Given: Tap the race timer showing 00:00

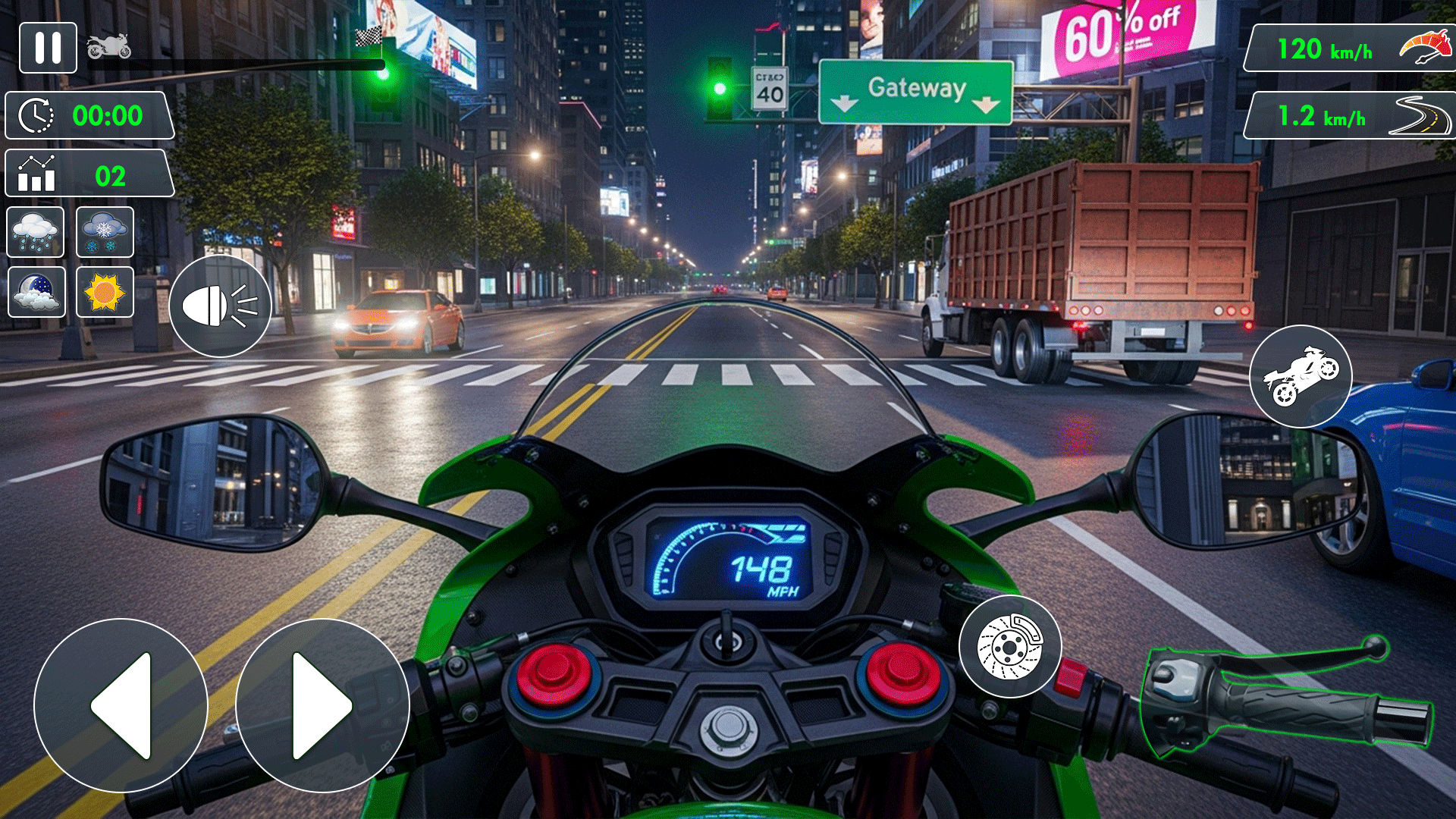Looking at the screenshot, I should tap(89, 115).
